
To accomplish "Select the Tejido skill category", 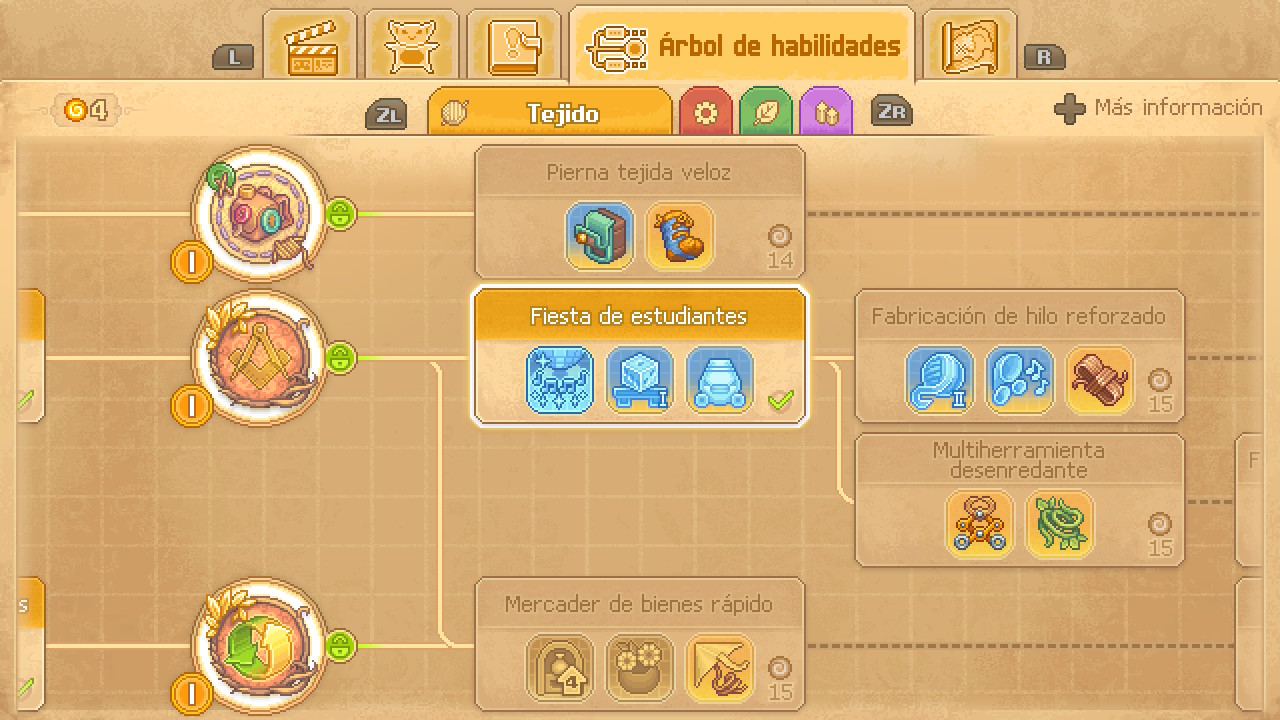I will [550, 113].
